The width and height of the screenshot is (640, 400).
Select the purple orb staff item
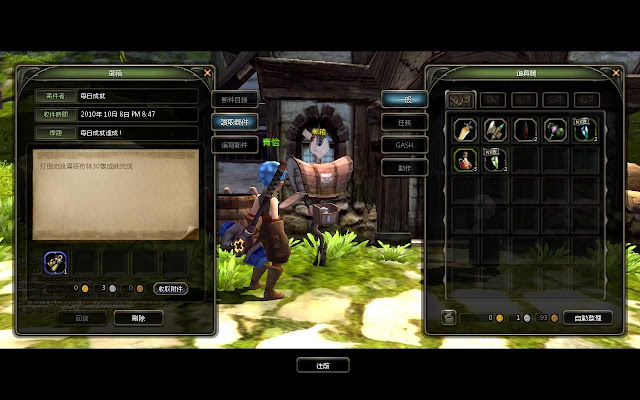click(x=555, y=130)
